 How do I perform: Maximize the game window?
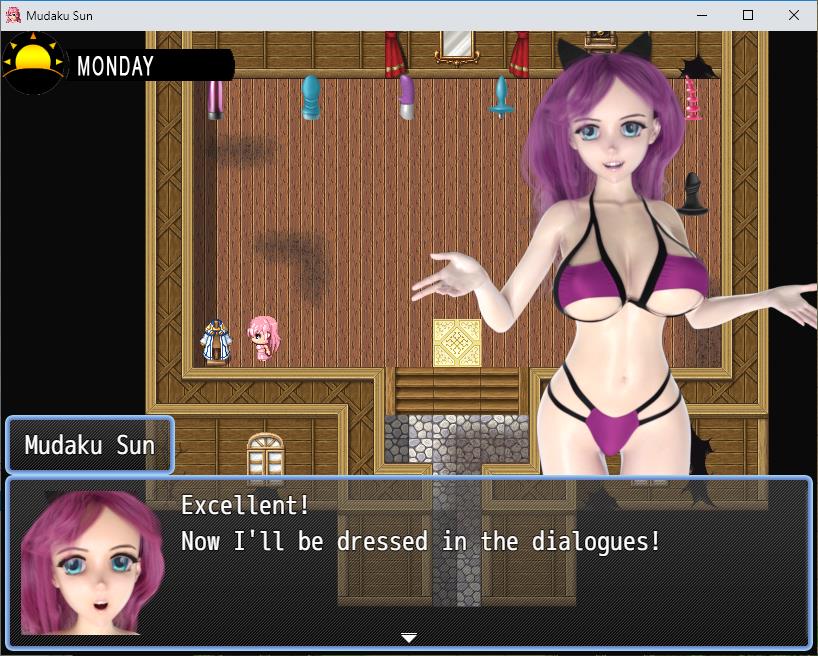pyautogui.click(x=748, y=15)
